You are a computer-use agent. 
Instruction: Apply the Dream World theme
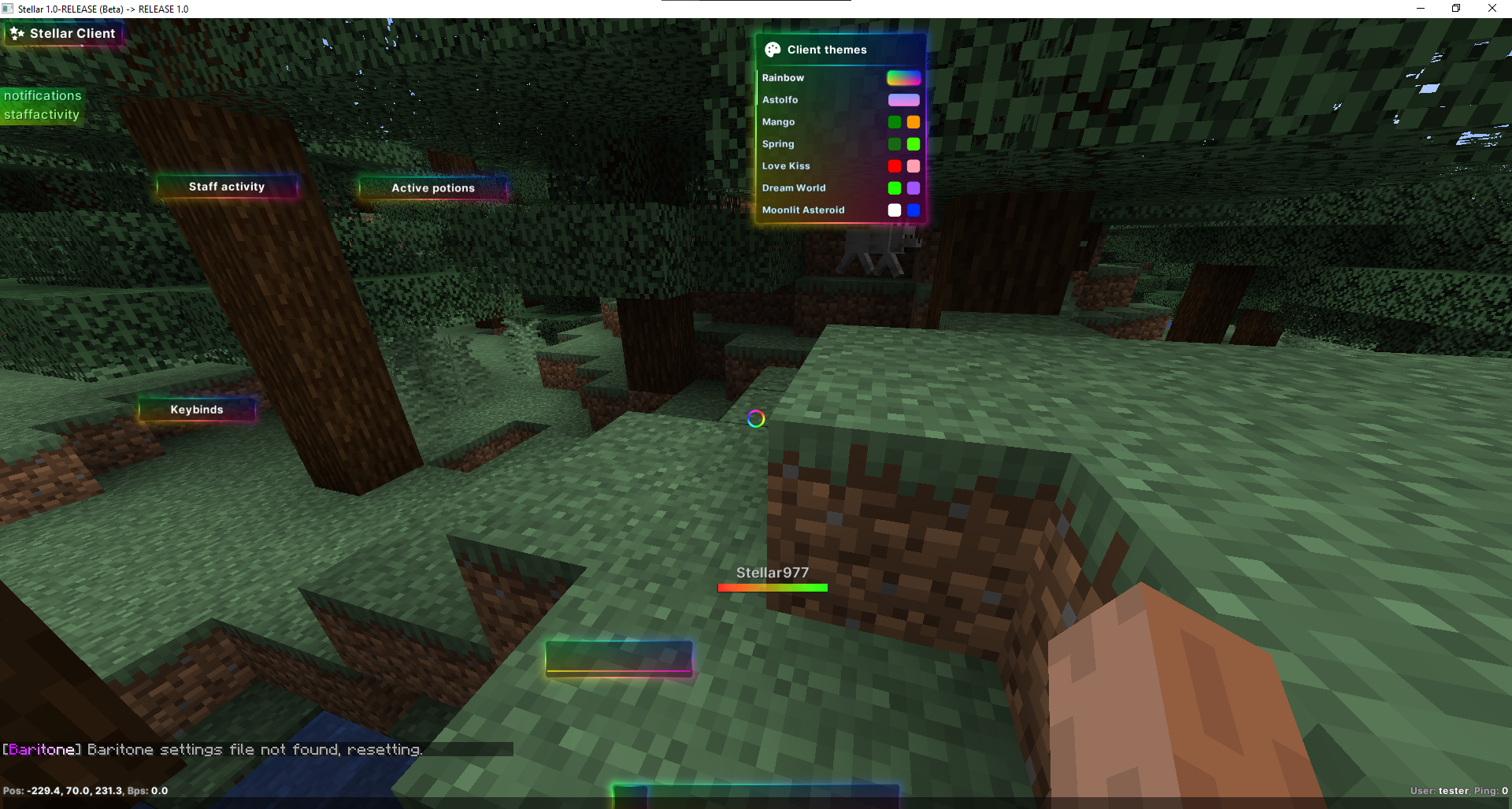coord(794,188)
